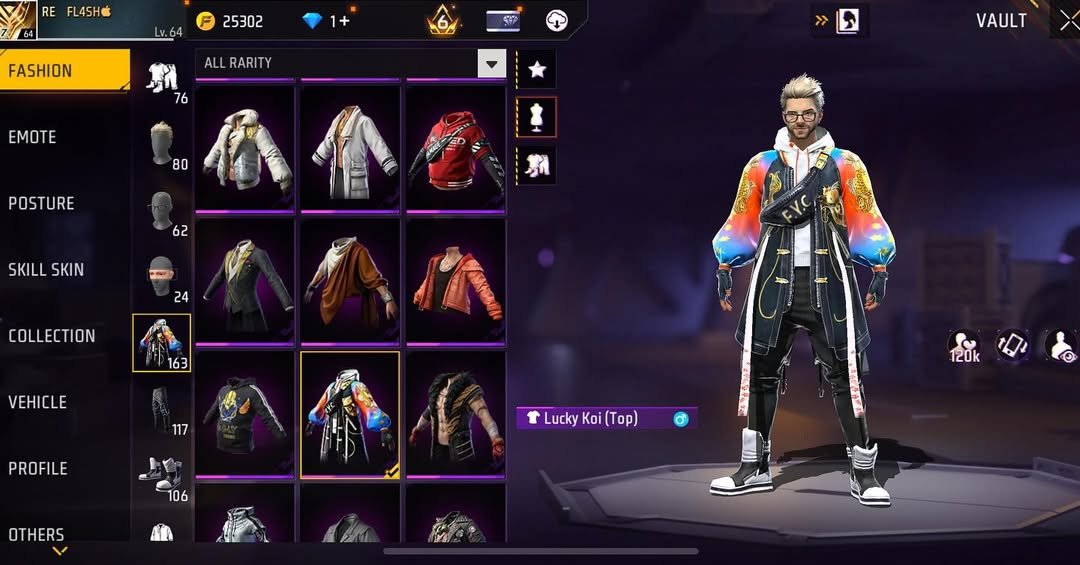Expand the All Rarity dropdown
This screenshot has height=565, width=1080.
(x=491, y=64)
